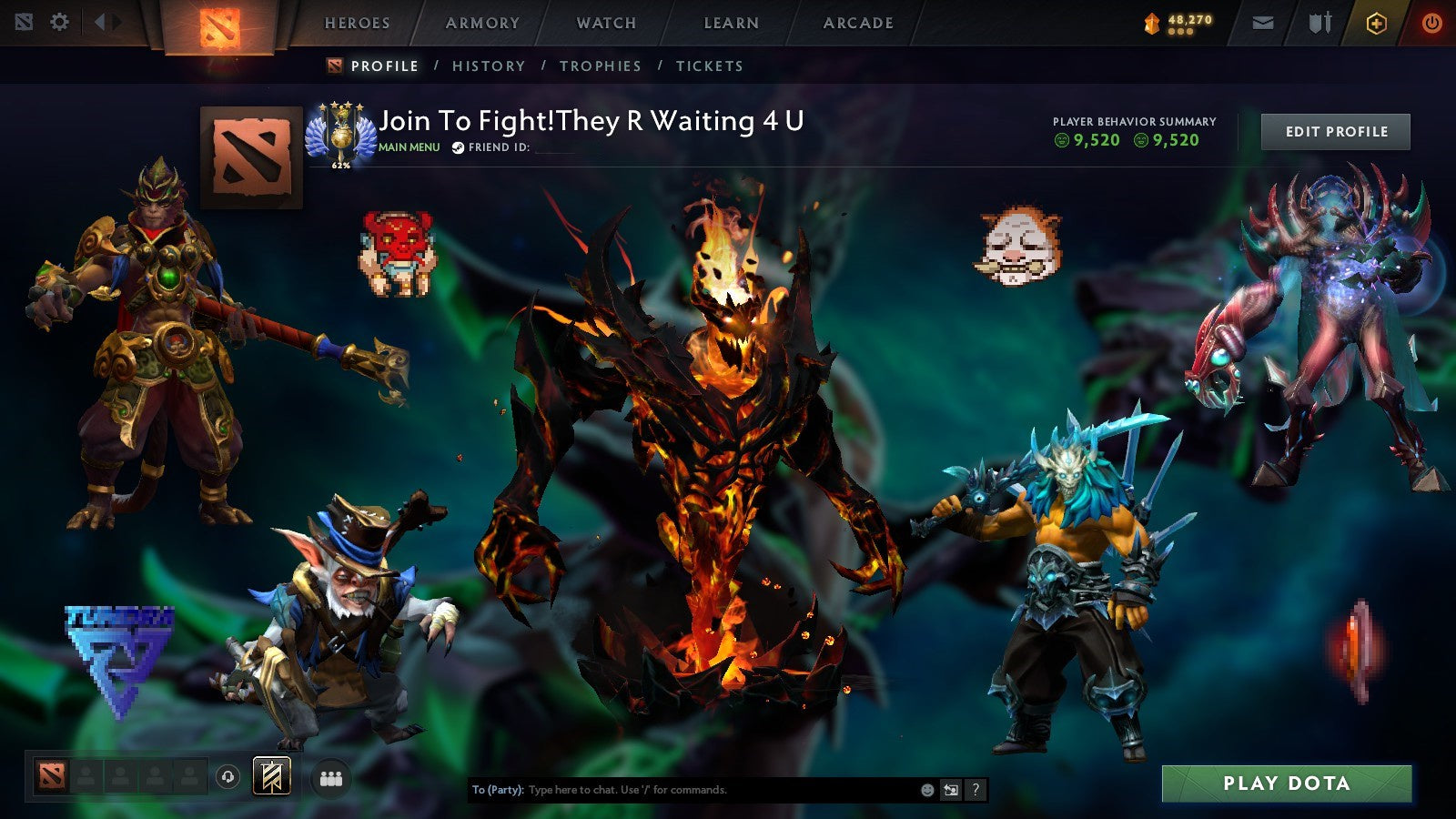Open the loadout arrow toggle beside emoticon
Image resolution: width=1456 pixels, height=819 pixels.
(x=951, y=790)
